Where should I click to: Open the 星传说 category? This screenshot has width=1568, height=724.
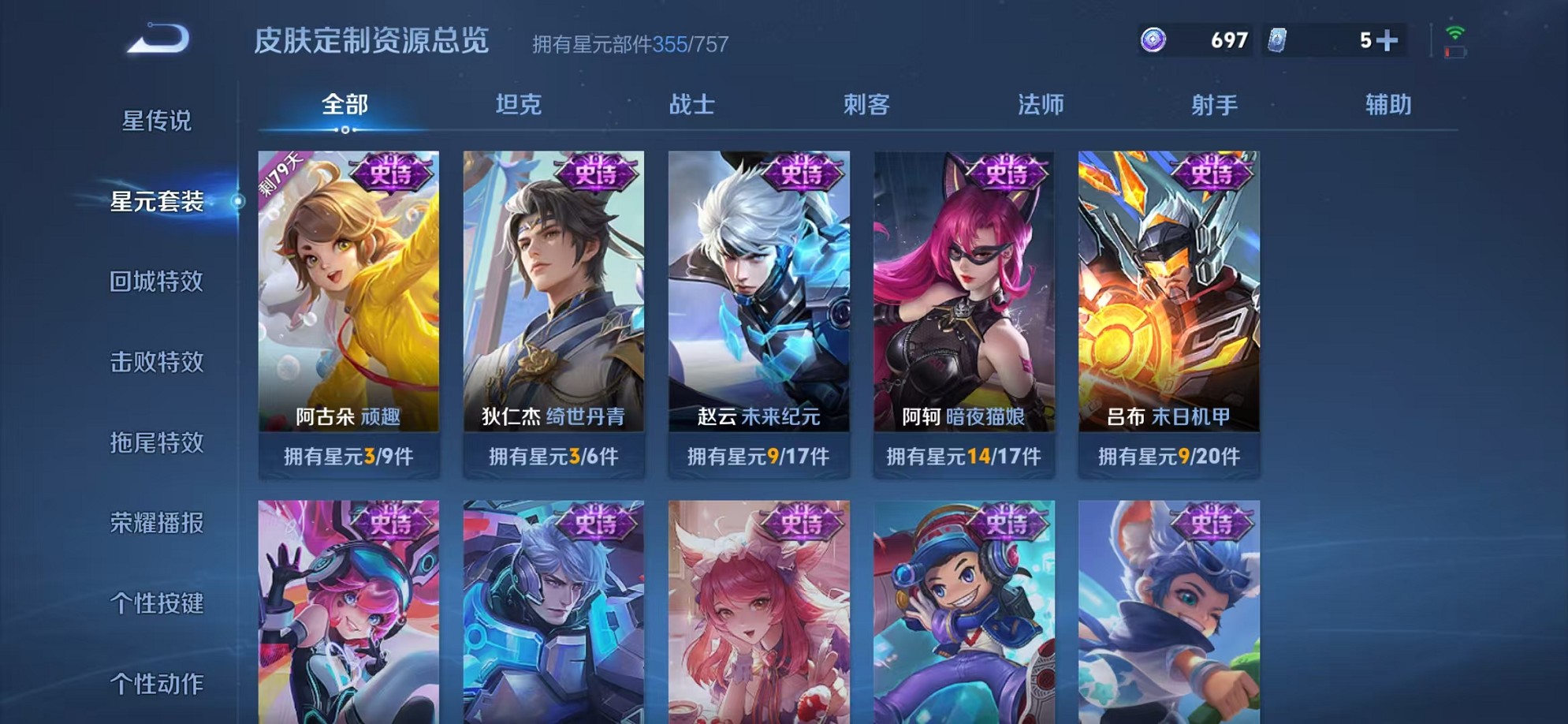pos(156,120)
